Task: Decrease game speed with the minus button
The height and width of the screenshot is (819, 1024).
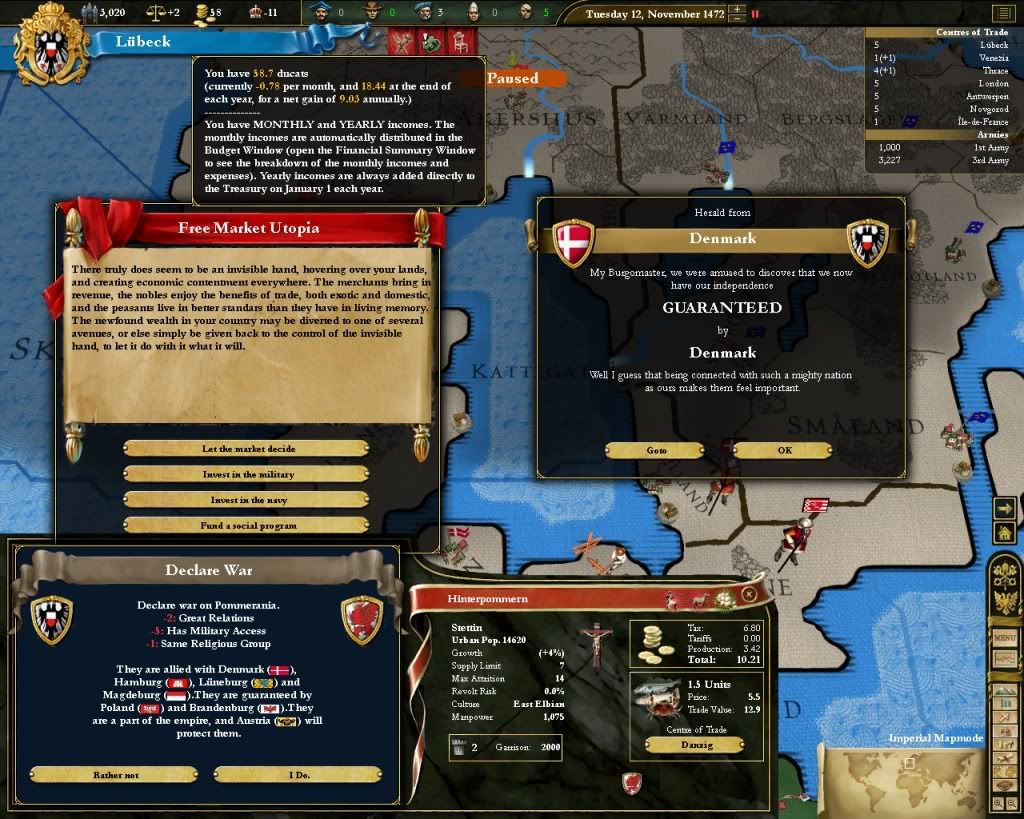Action: click(737, 18)
